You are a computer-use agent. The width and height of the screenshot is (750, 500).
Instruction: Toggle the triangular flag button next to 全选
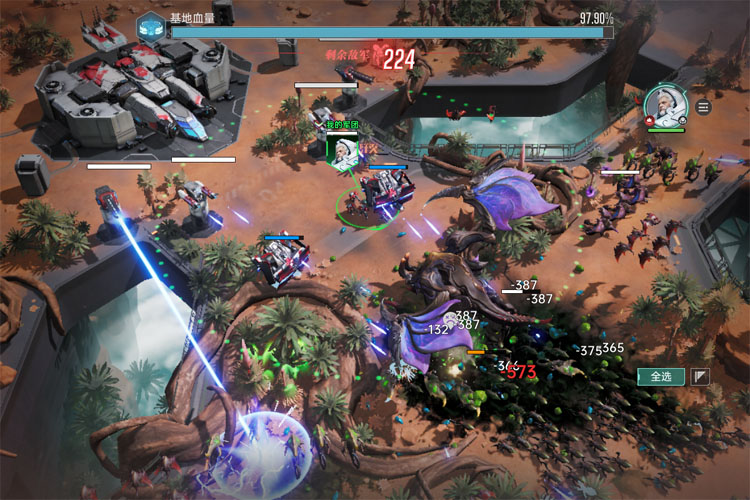coord(701,377)
